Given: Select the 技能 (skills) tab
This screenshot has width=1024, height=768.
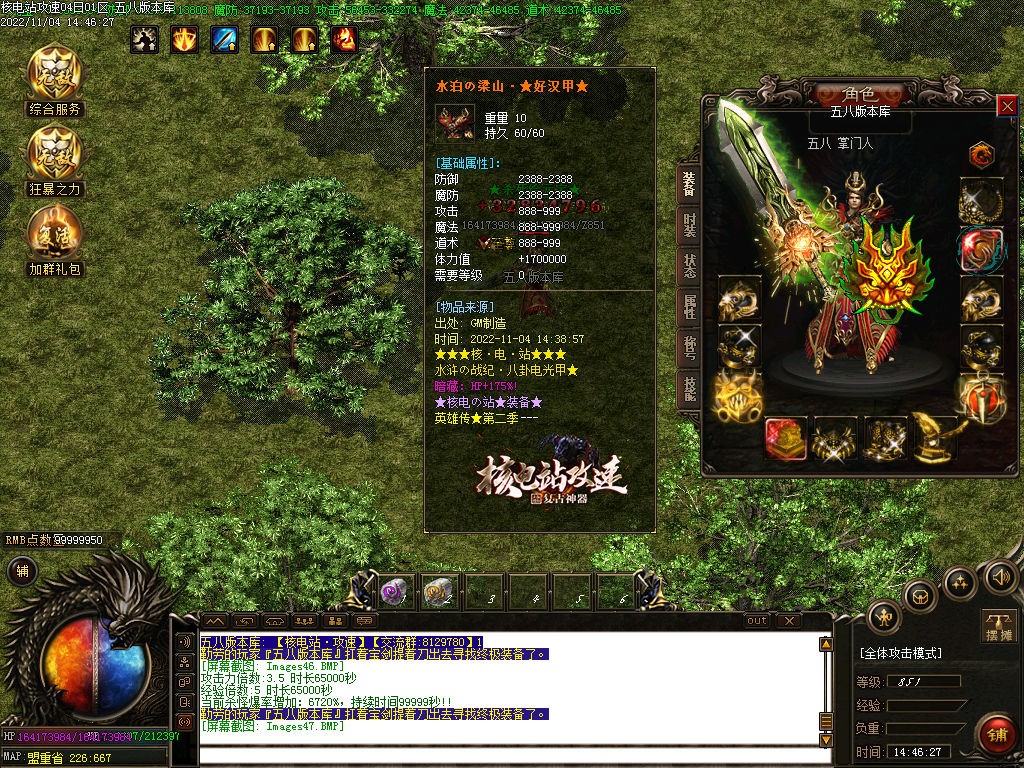Looking at the screenshot, I should tap(689, 388).
